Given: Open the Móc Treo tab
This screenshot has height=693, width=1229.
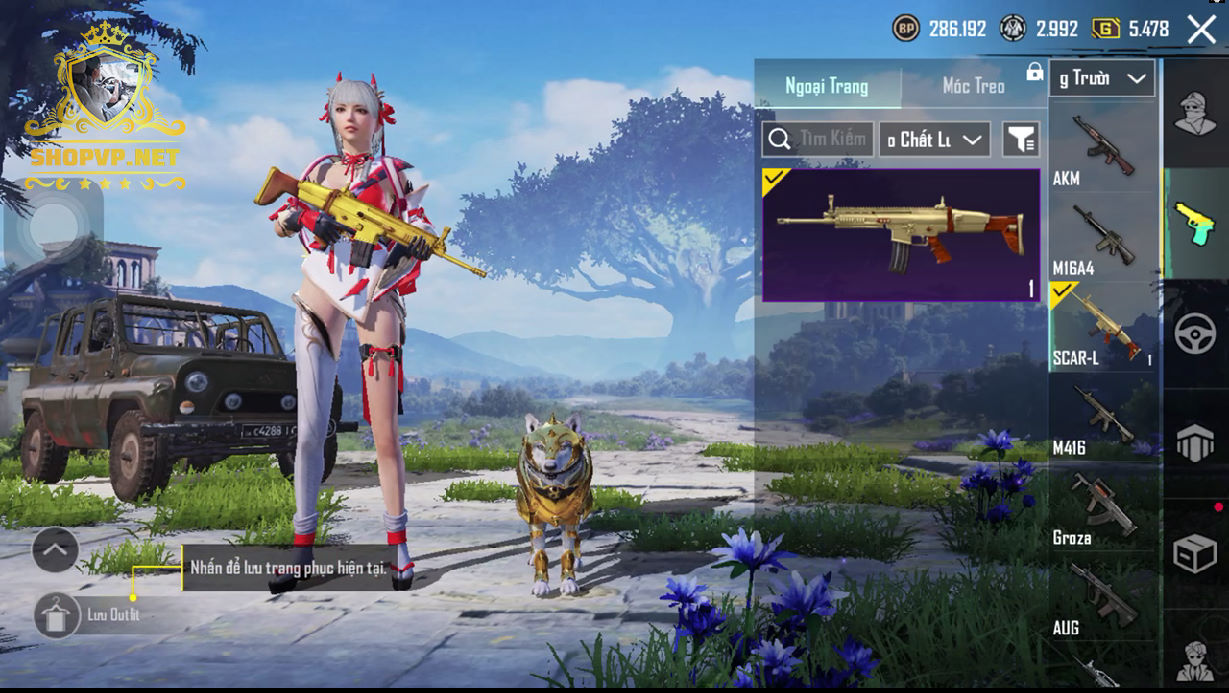Looking at the screenshot, I should click(x=973, y=86).
